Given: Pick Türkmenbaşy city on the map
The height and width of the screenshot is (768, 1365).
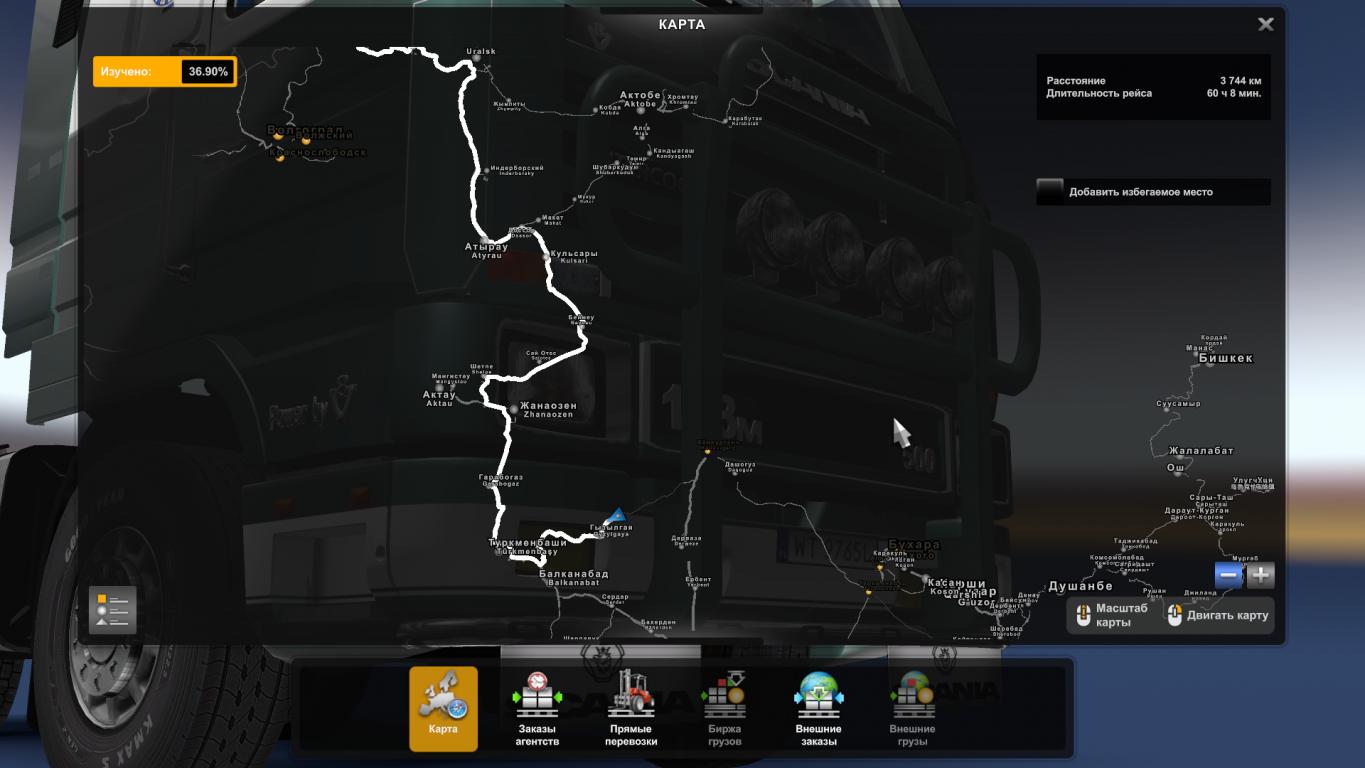Looking at the screenshot, I should (527, 546).
